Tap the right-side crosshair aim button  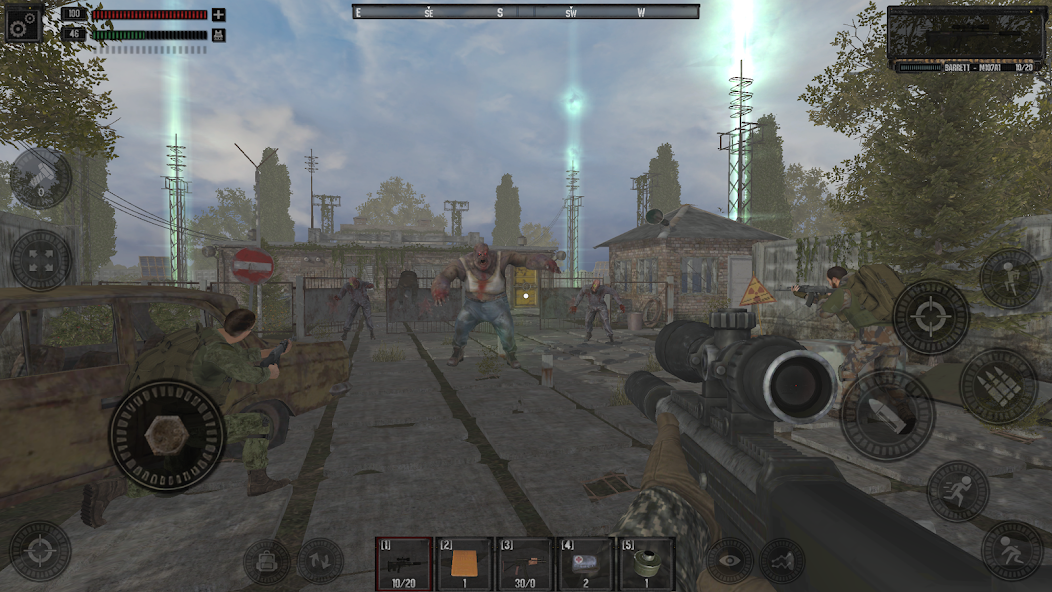pyautogui.click(x=930, y=318)
